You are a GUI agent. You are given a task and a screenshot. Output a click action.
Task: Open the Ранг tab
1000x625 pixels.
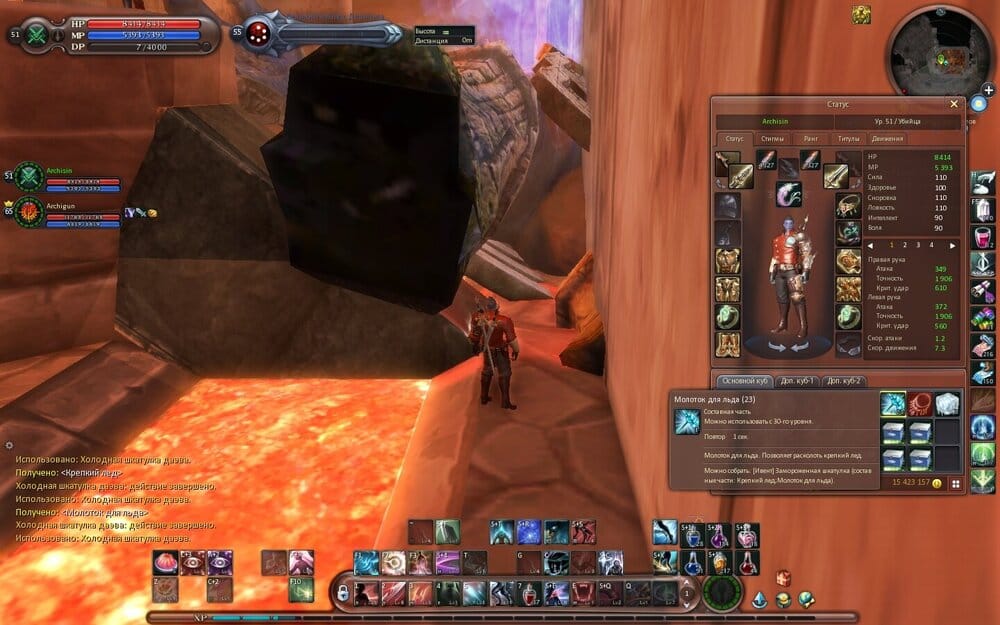coord(811,139)
